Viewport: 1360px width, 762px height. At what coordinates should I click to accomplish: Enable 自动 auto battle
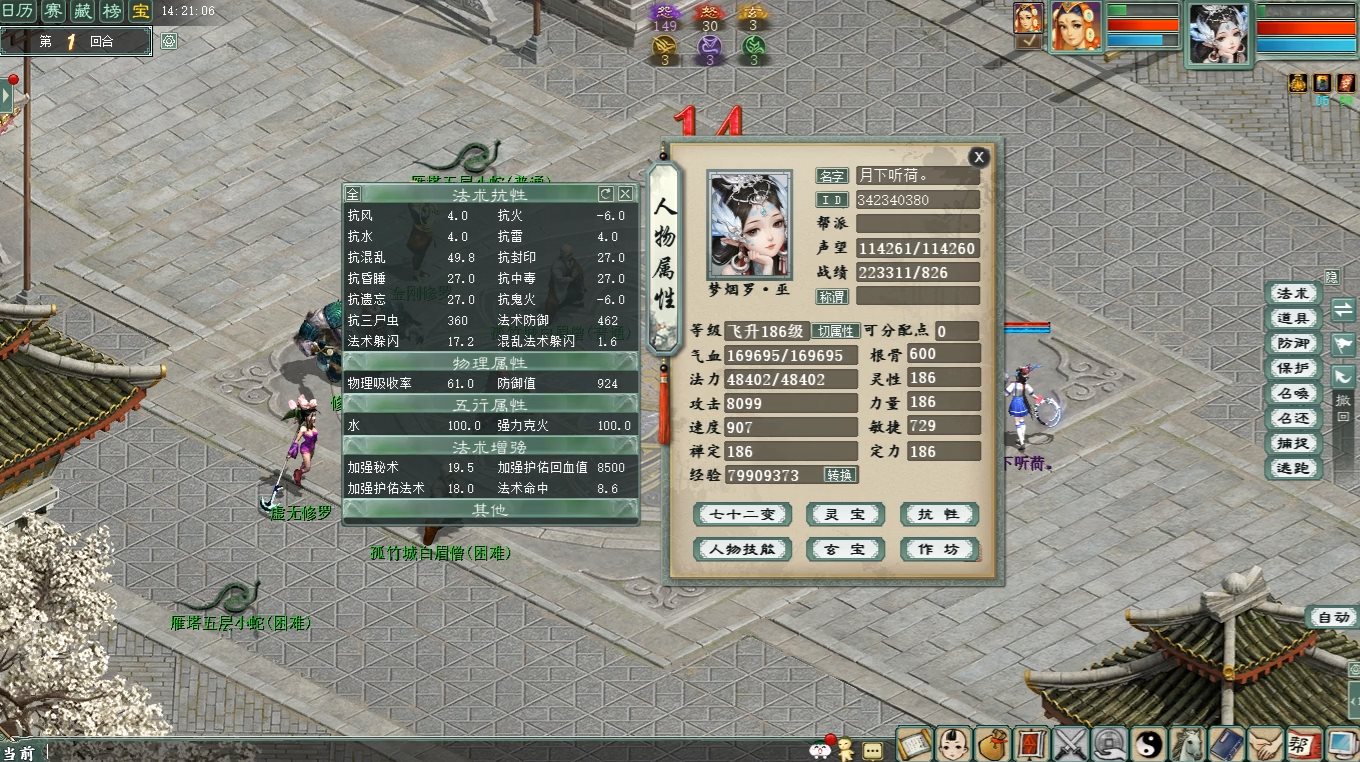coord(1333,618)
